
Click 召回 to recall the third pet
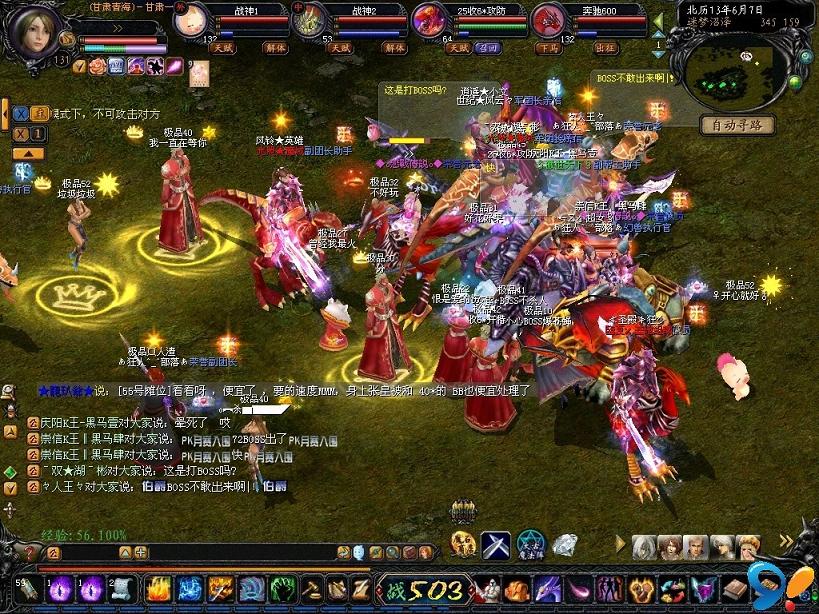point(490,47)
